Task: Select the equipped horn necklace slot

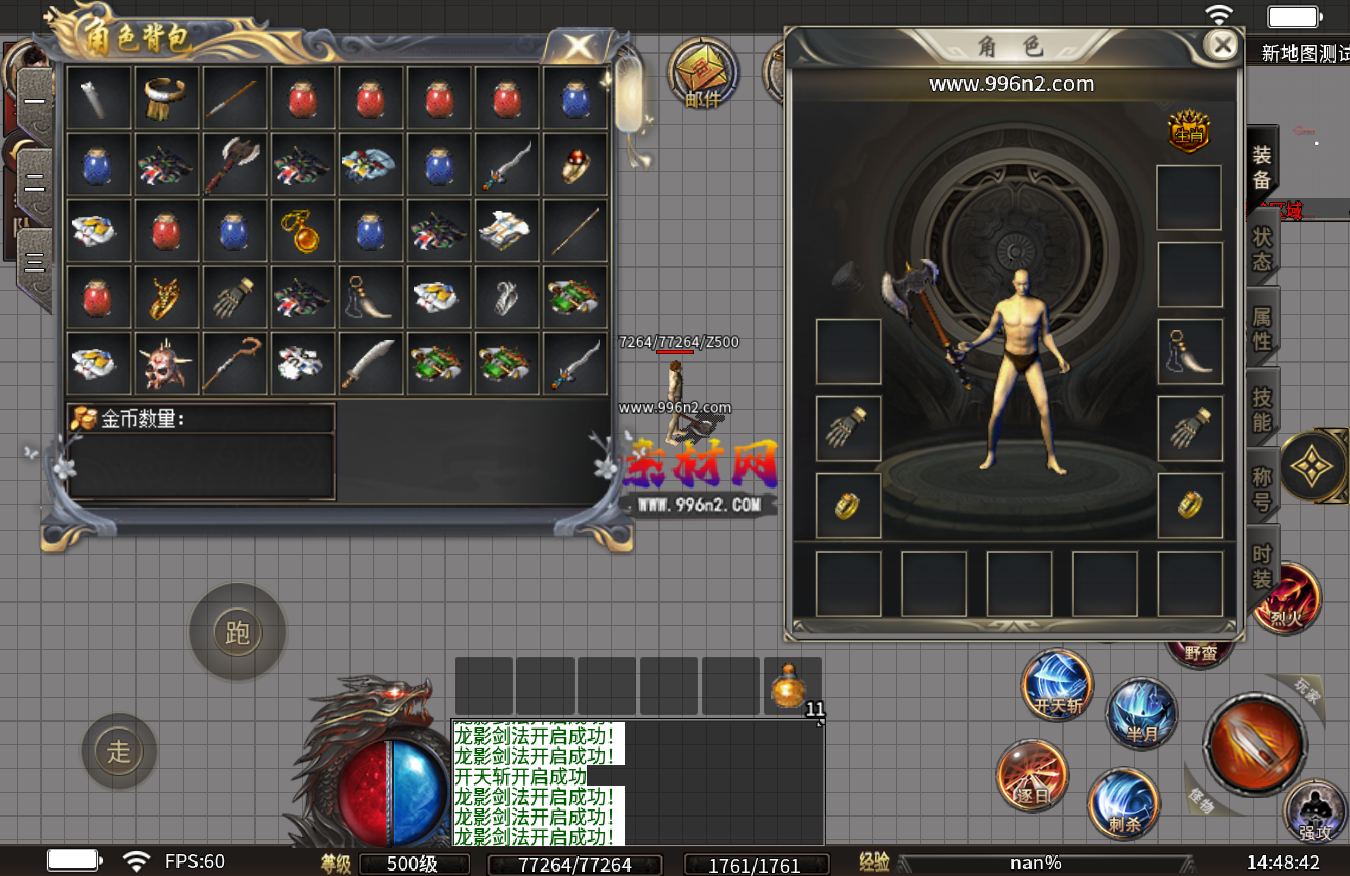Action: pyautogui.click(x=1190, y=352)
